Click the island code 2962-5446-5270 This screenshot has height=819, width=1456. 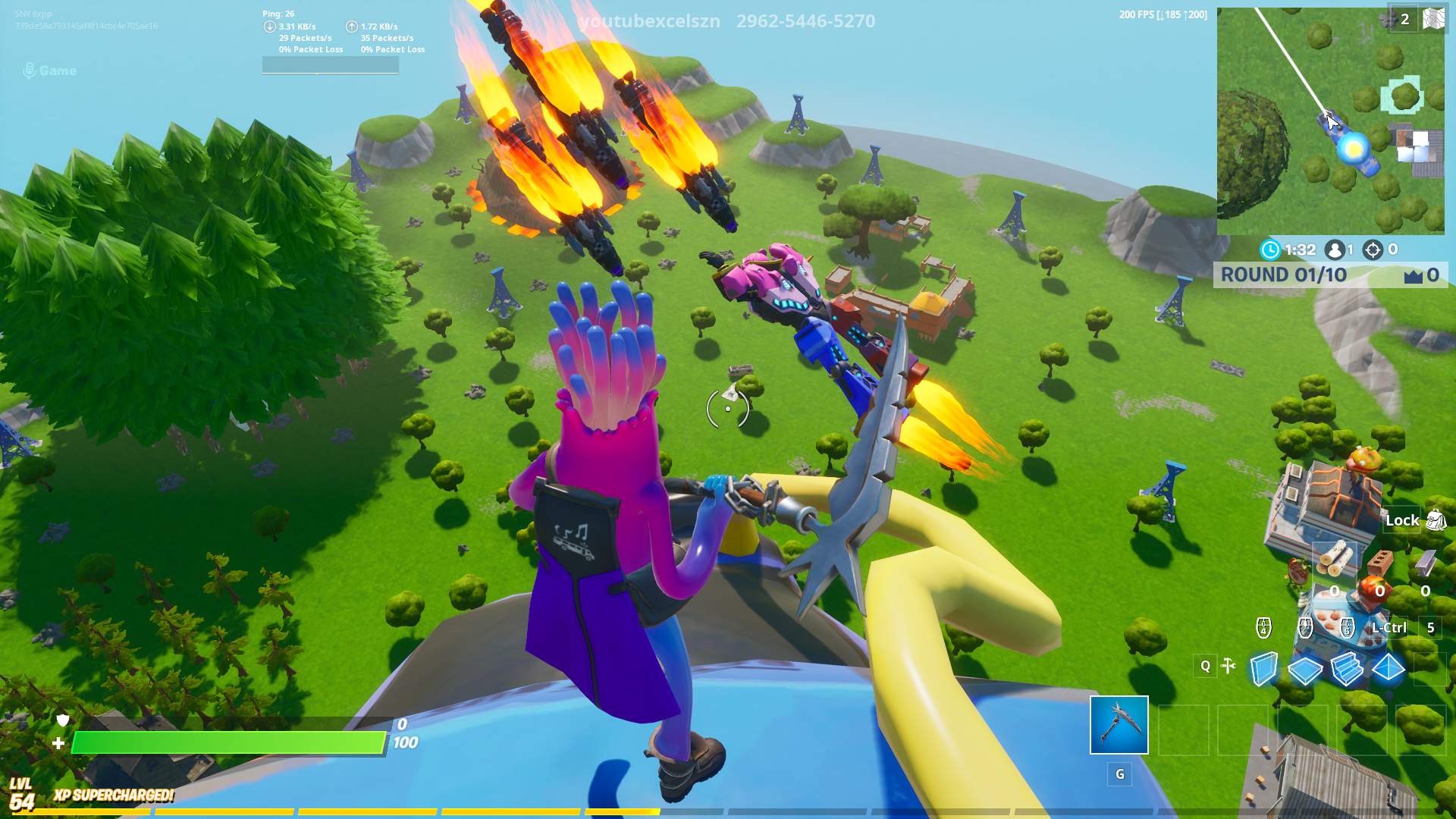[x=803, y=21]
